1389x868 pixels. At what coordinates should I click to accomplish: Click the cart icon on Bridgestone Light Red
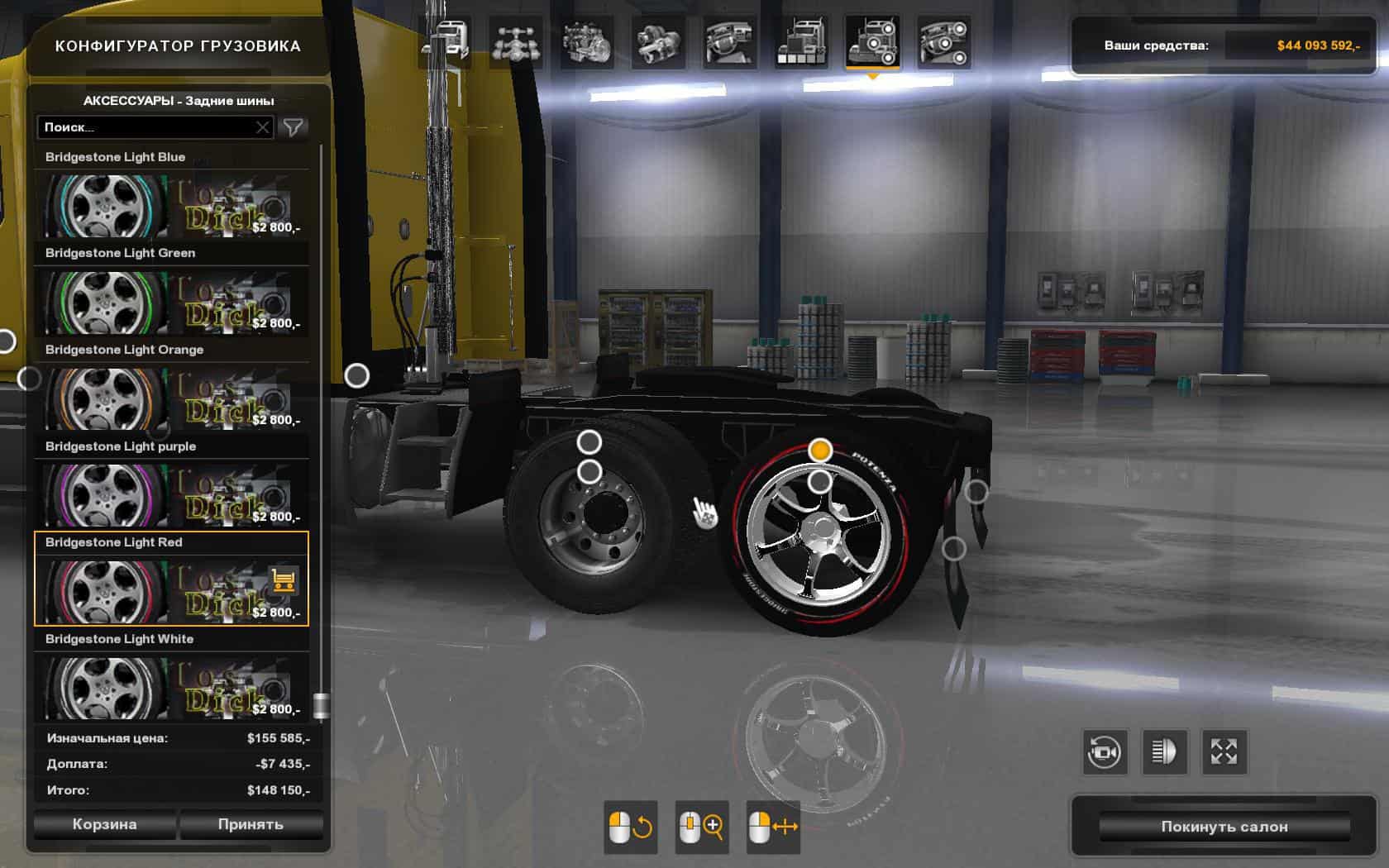pos(283,580)
